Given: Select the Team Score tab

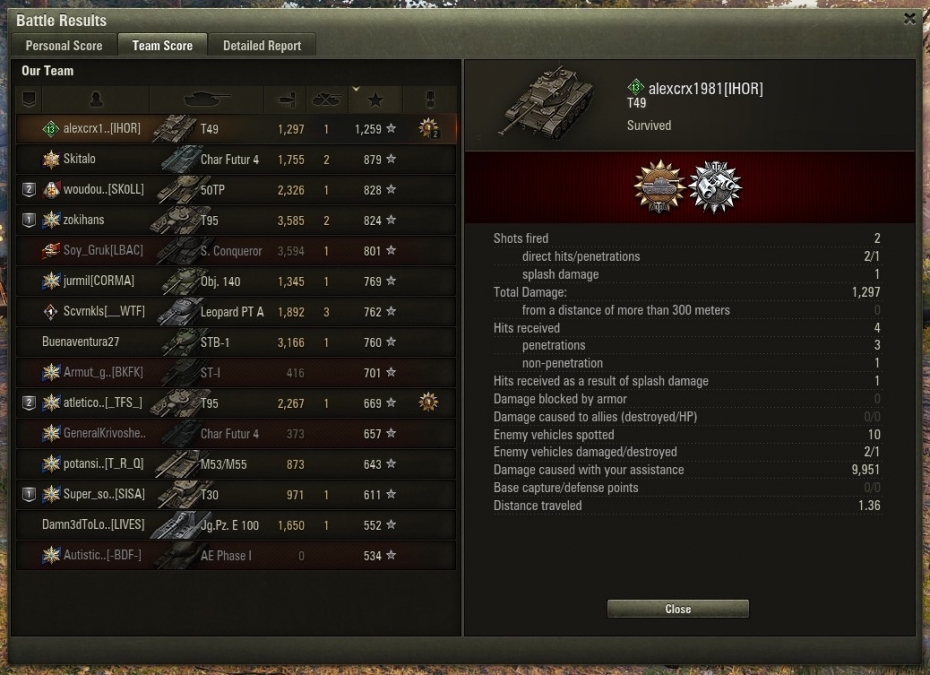Looking at the screenshot, I should tap(162, 46).
